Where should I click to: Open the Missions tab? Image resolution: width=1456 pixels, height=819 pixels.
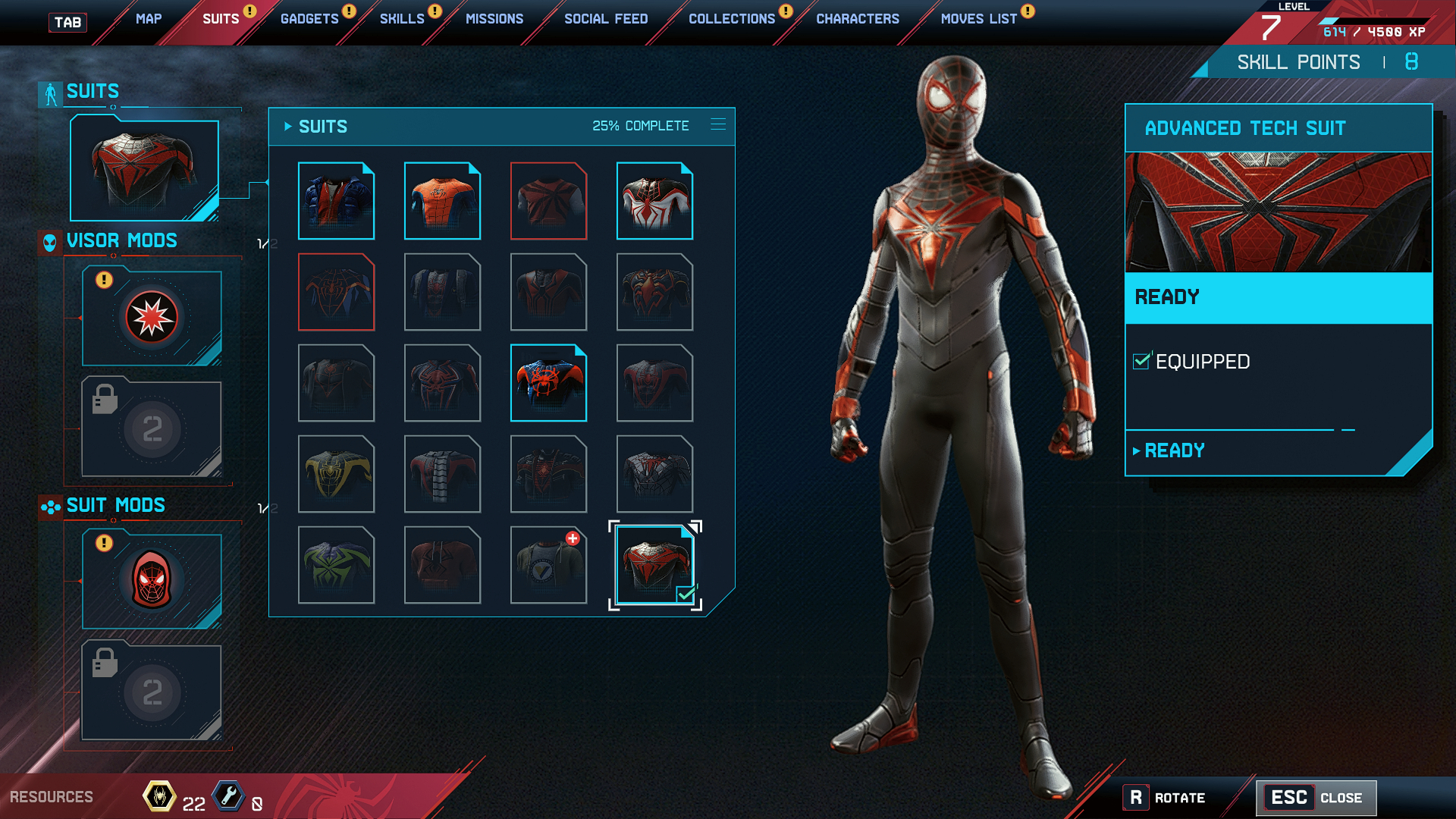click(494, 19)
